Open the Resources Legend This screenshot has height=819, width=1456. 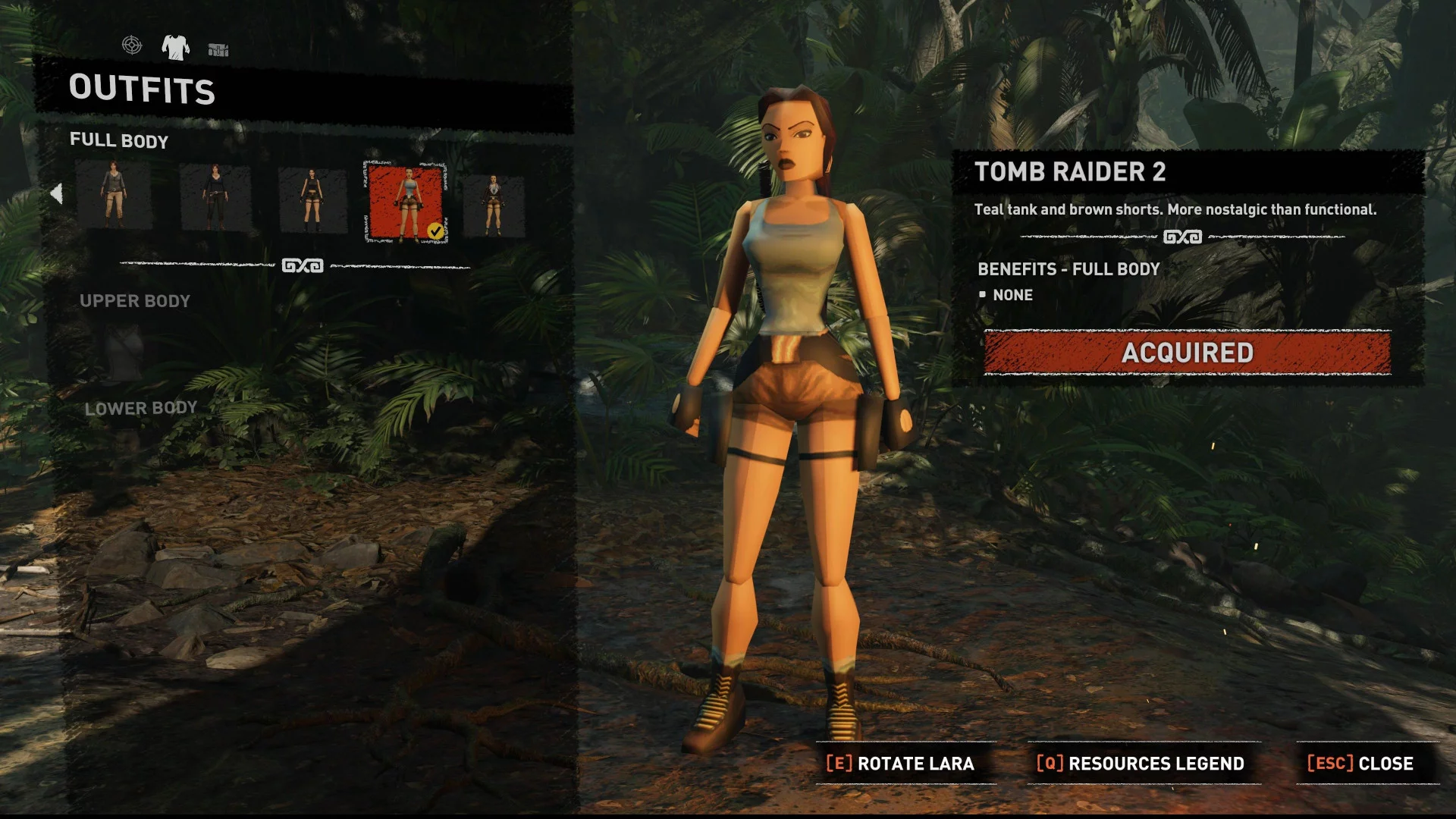point(1141,764)
